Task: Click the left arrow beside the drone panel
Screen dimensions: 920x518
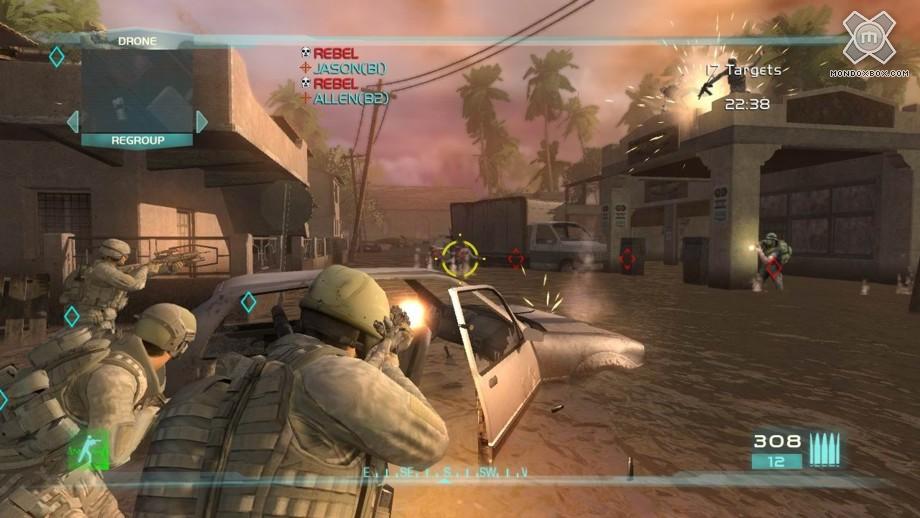Action: coord(72,122)
